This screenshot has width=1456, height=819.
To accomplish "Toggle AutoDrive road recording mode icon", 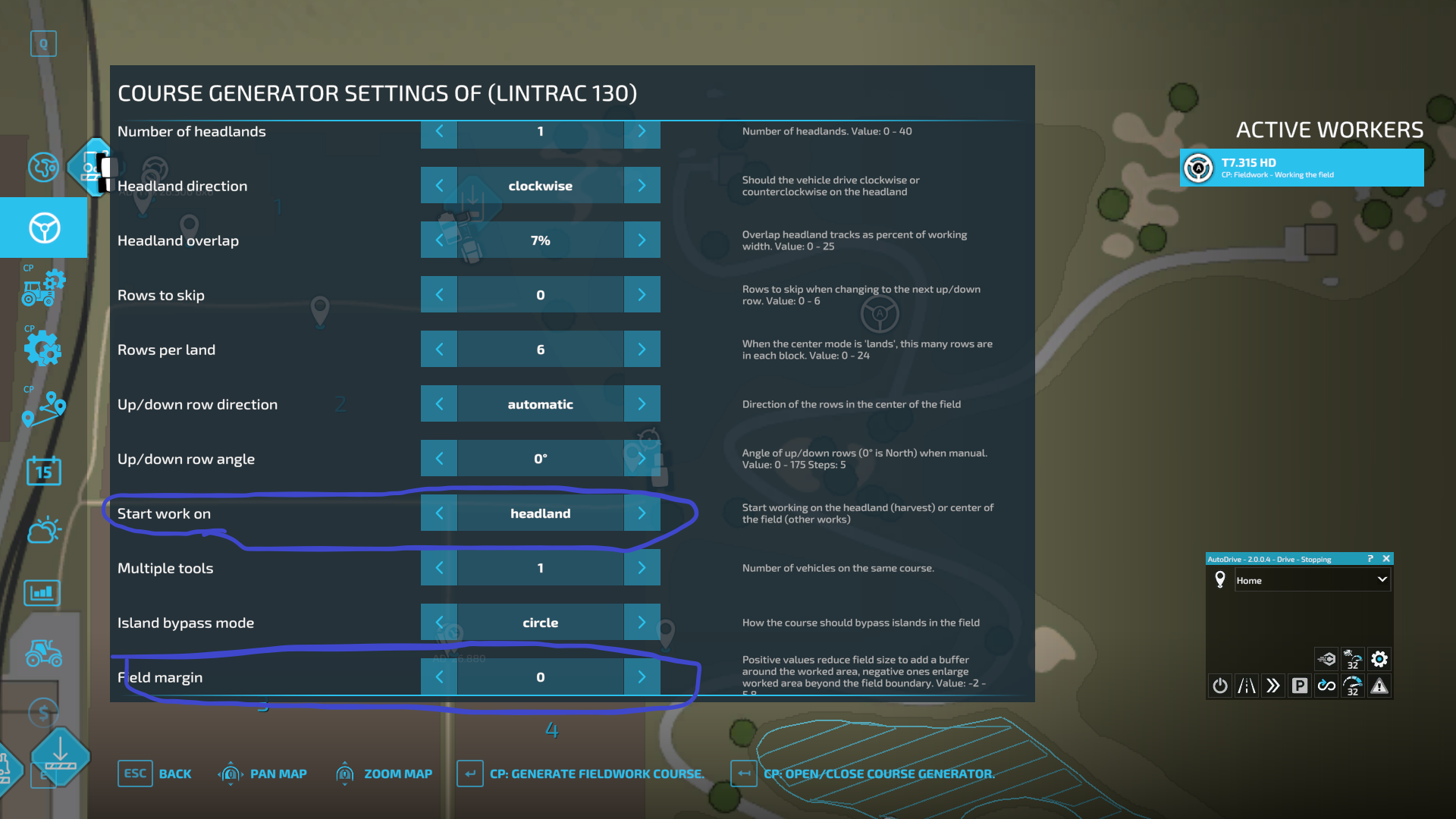I will [x=1246, y=686].
